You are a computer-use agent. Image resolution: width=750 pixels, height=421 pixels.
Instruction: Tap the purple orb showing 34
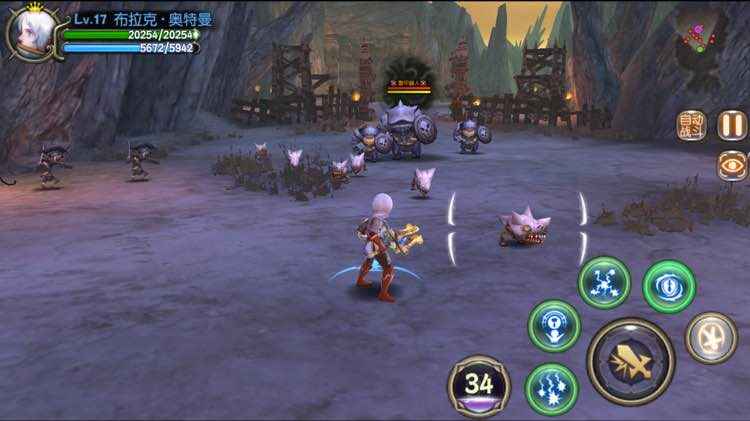(479, 385)
